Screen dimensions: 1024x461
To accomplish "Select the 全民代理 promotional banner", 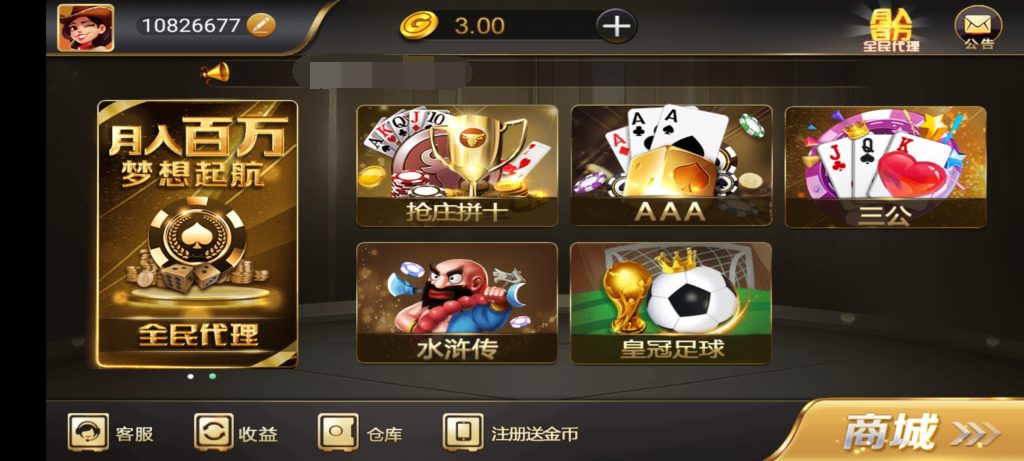I will tap(197, 232).
